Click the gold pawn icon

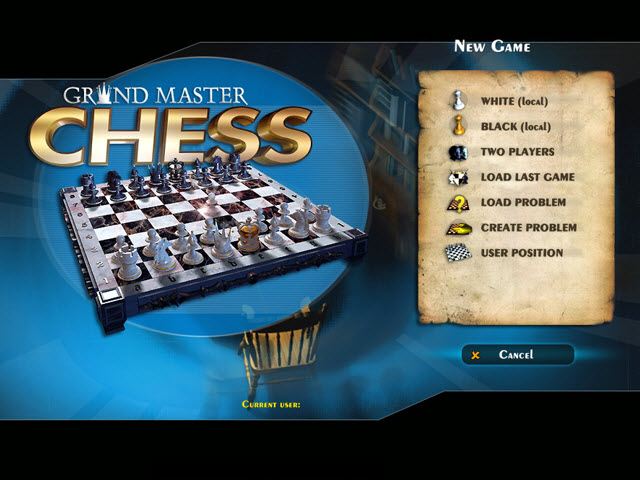pos(458,126)
